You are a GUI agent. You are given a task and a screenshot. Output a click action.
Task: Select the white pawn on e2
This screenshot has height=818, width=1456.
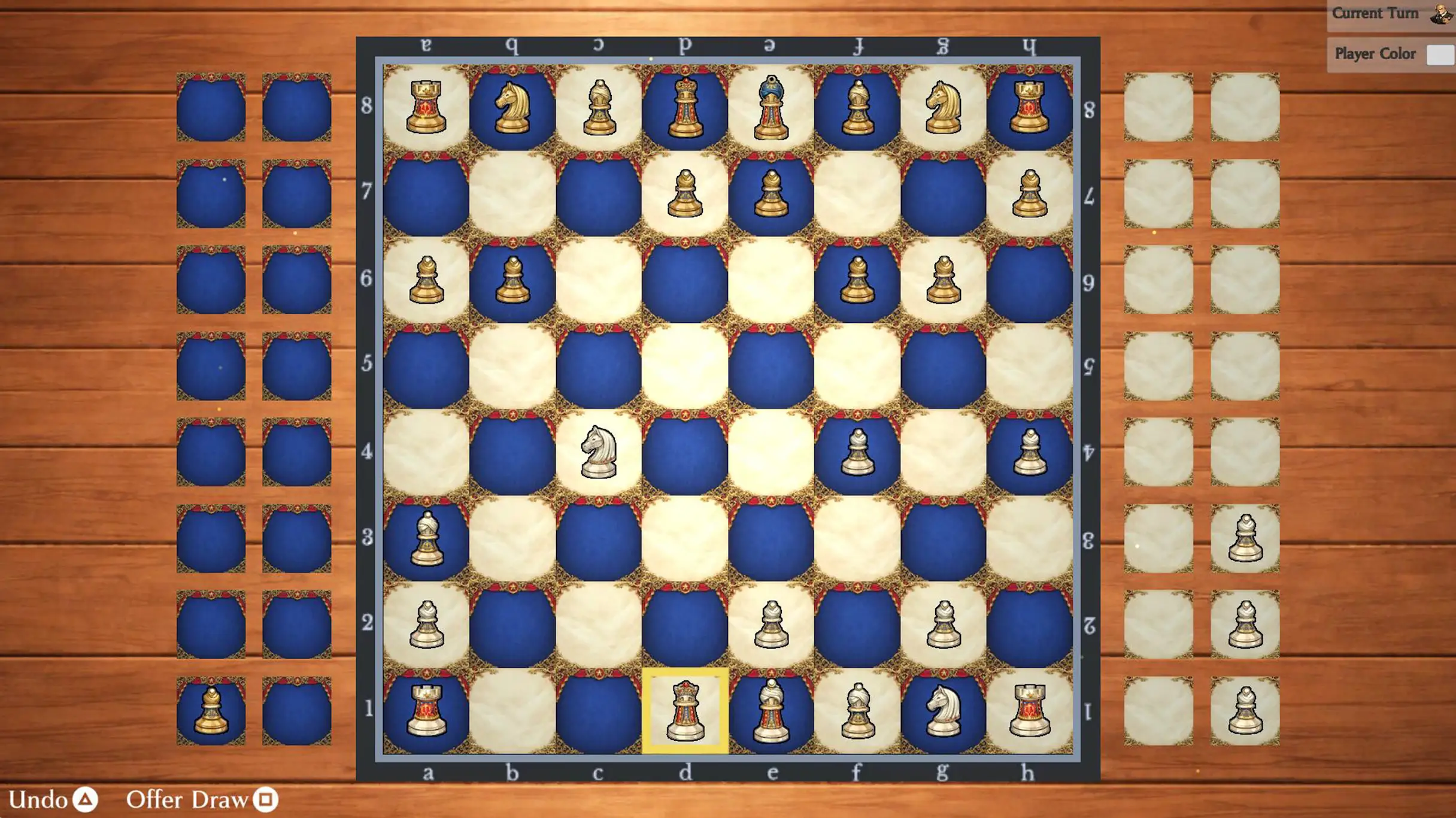click(772, 625)
